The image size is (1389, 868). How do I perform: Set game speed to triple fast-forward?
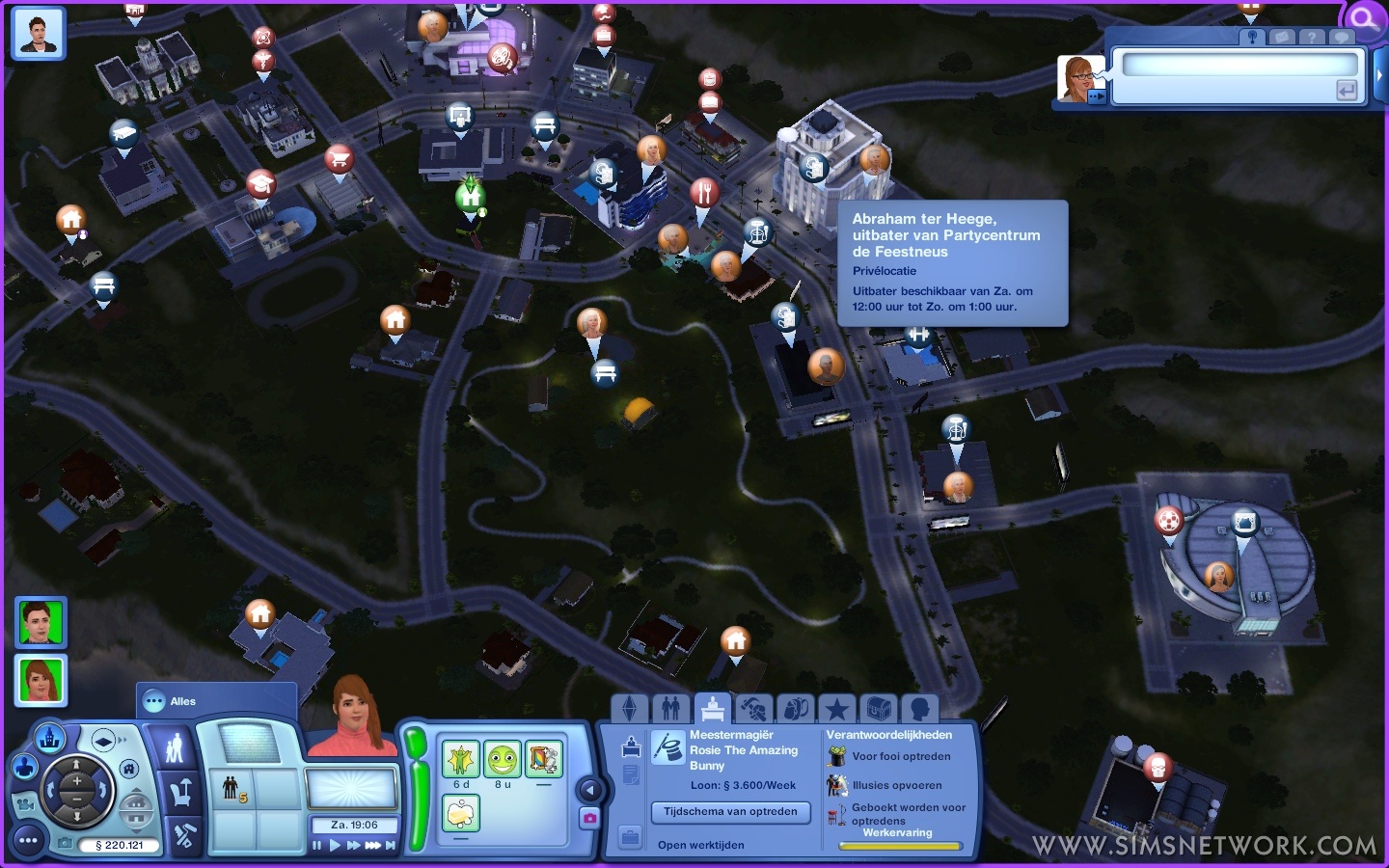click(372, 846)
